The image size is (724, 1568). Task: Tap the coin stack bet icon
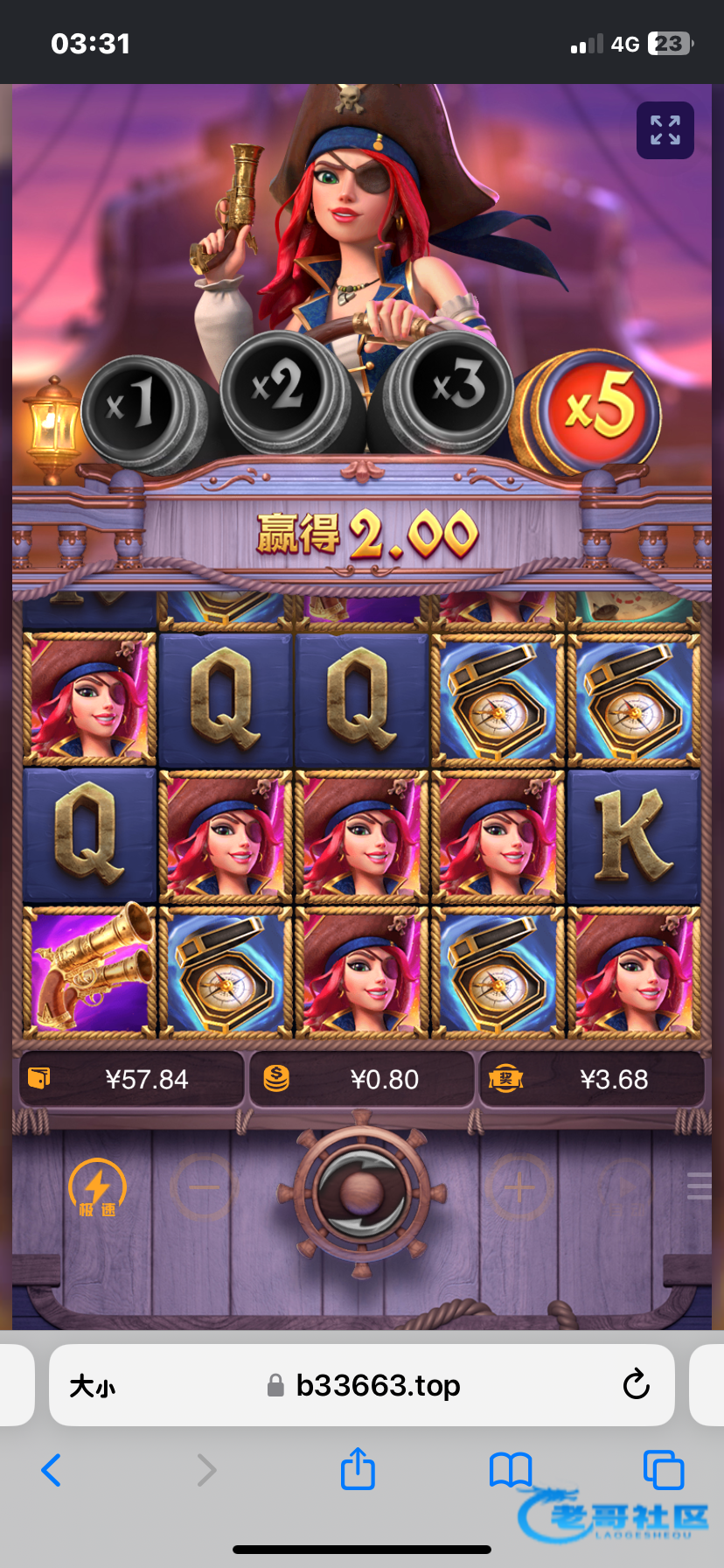276,1078
